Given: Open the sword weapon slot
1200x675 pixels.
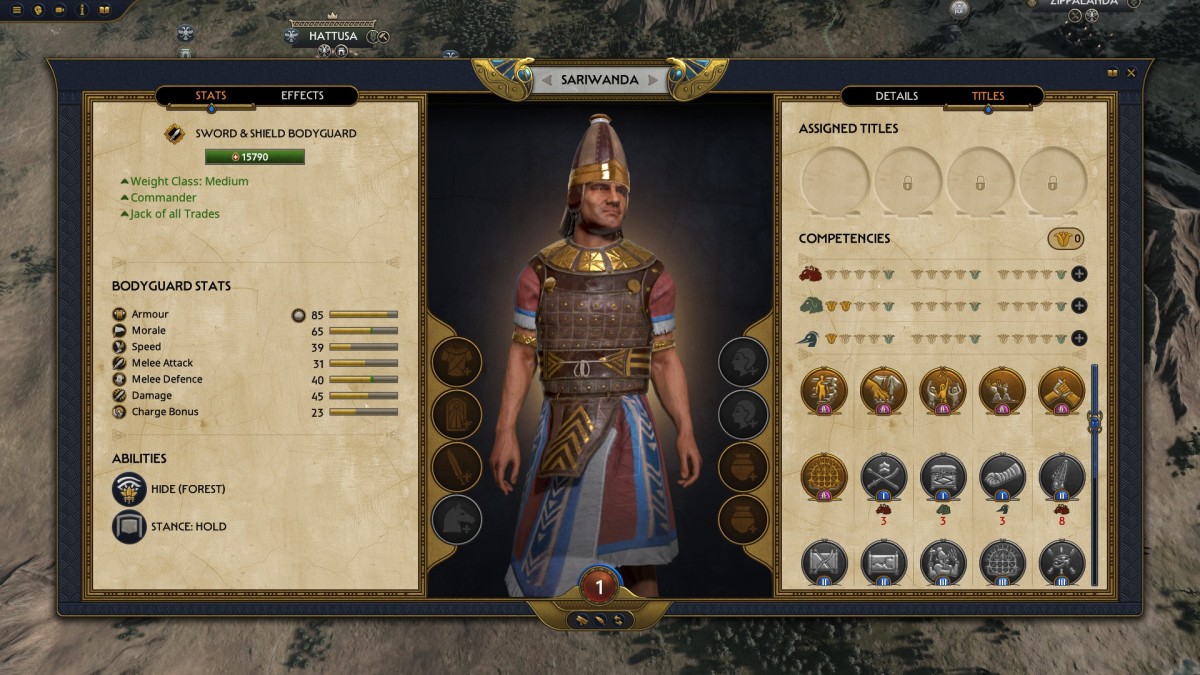Looking at the screenshot, I should click(457, 466).
